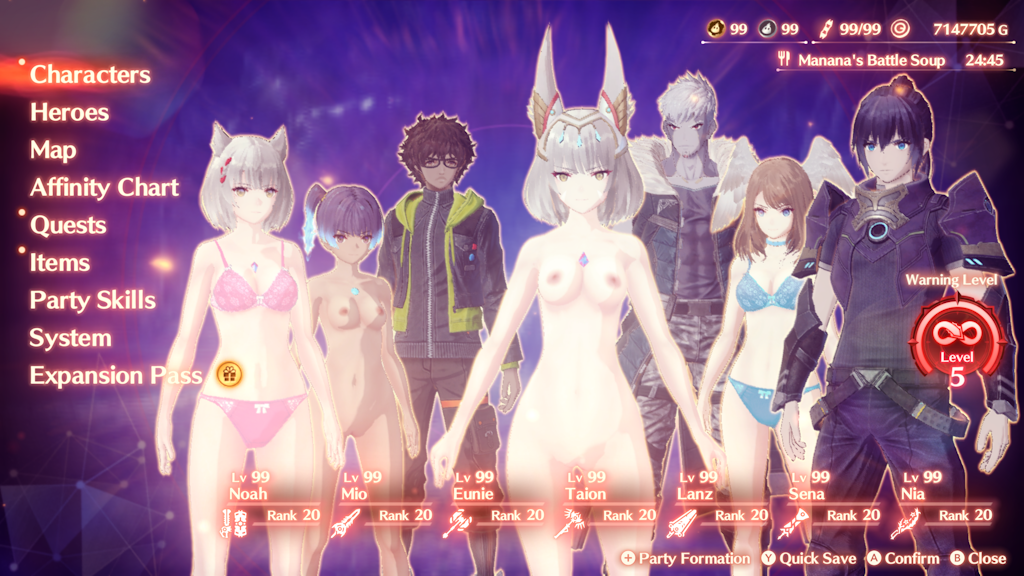Screen dimensions: 1024x576
Task: Open the System menu
Action: coord(69,338)
